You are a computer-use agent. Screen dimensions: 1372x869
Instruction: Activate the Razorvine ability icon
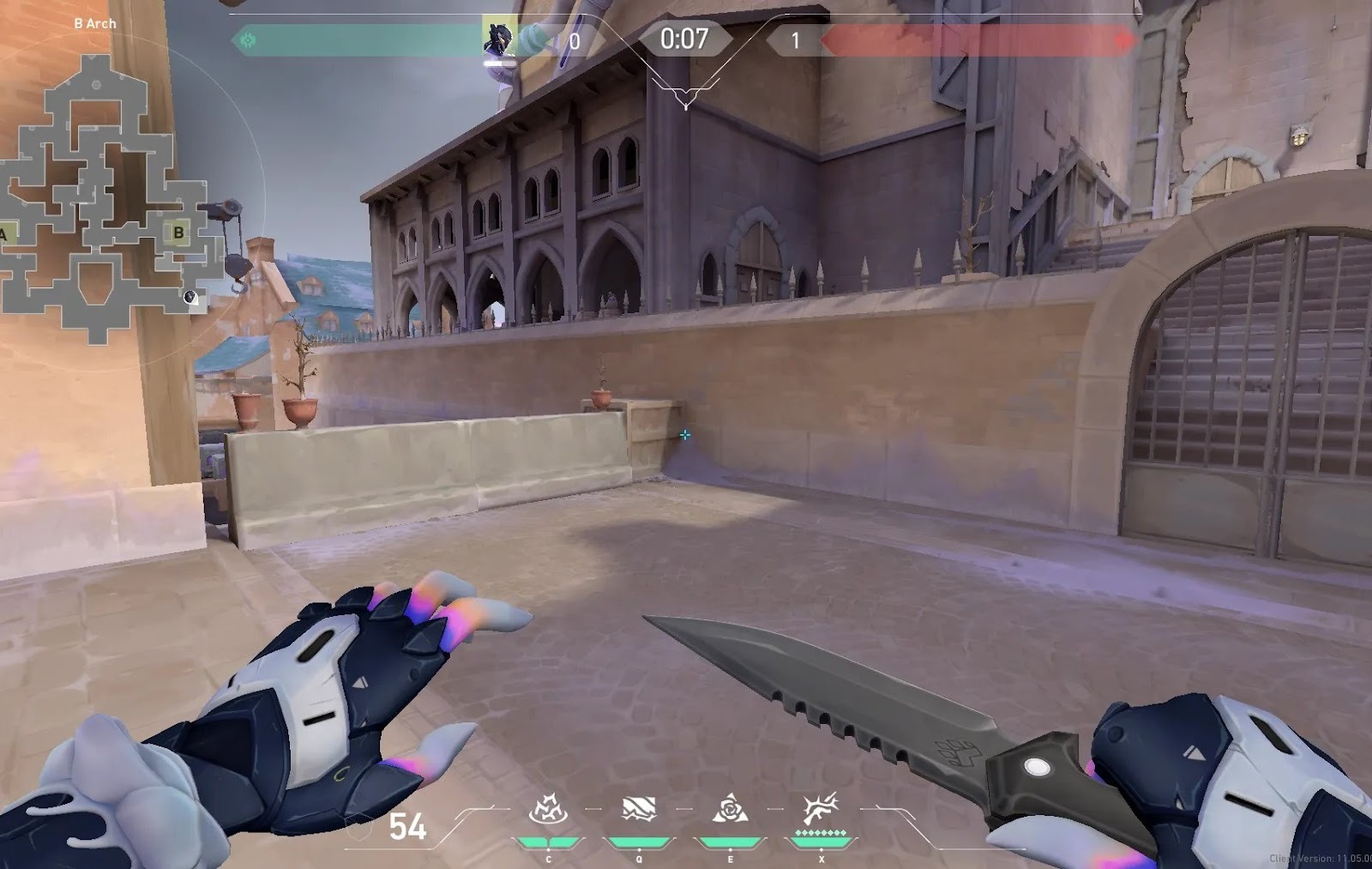548,811
